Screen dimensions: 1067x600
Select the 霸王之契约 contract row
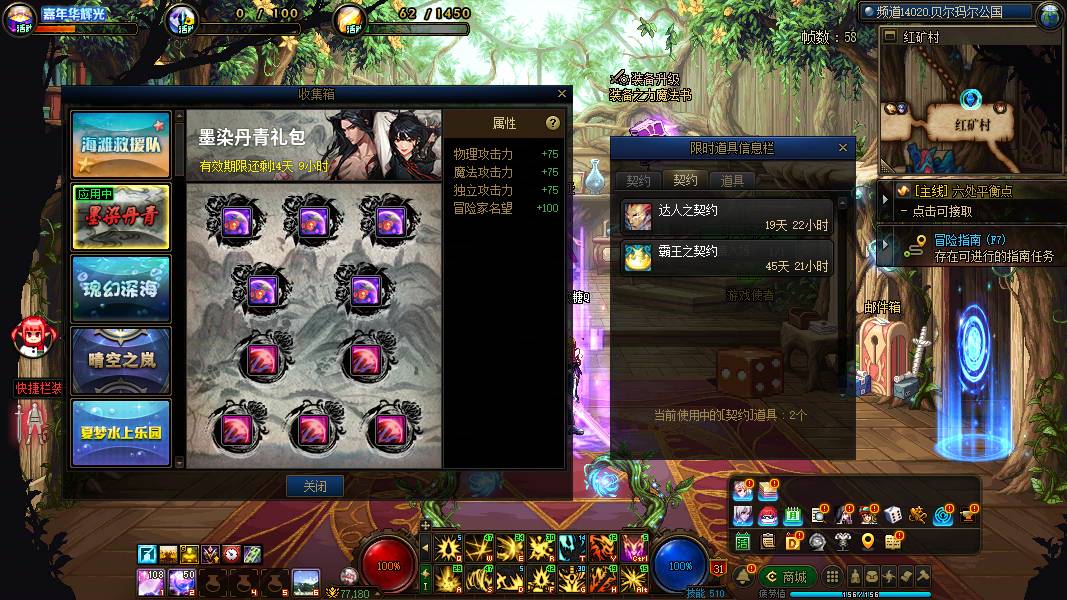(x=727, y=258)
